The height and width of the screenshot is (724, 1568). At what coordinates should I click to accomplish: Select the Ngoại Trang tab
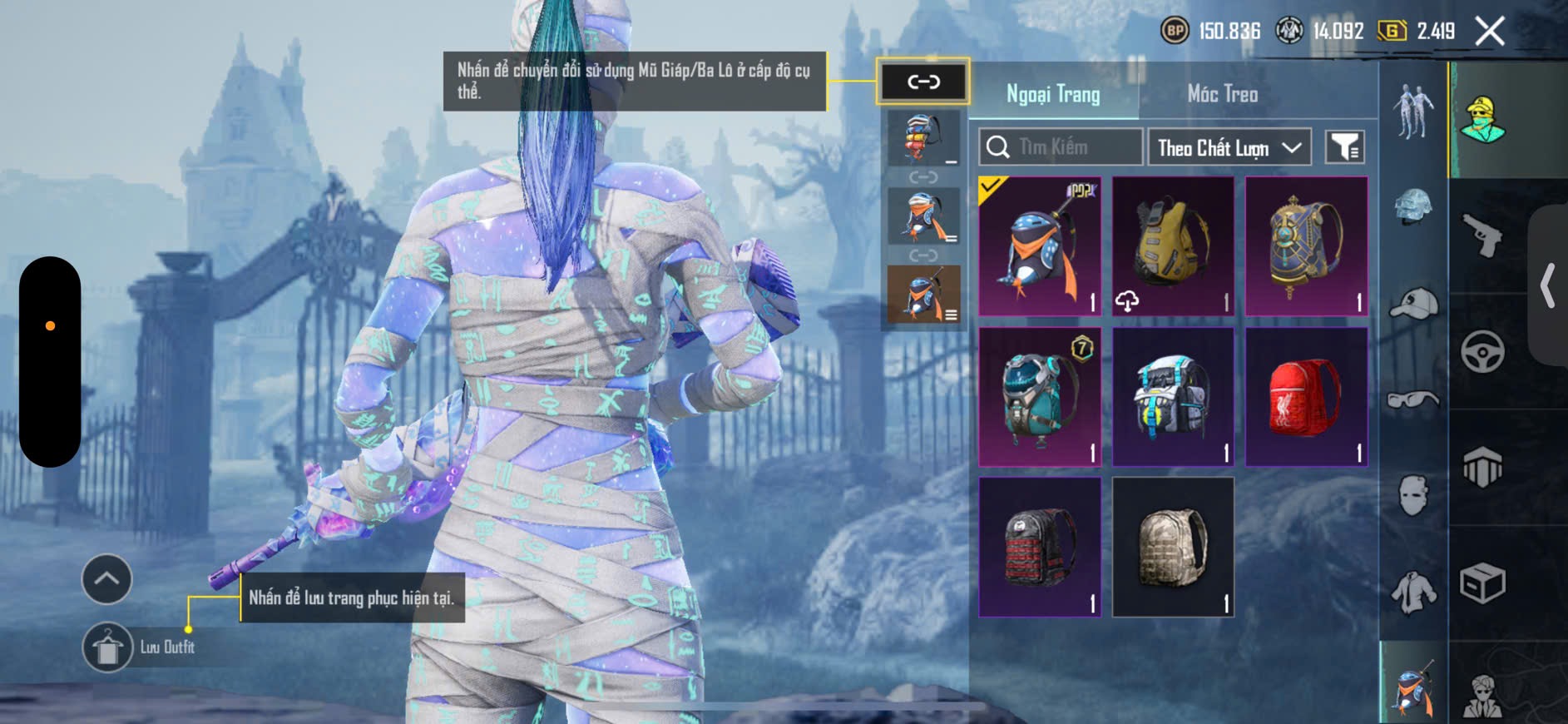pos(1053,94)
